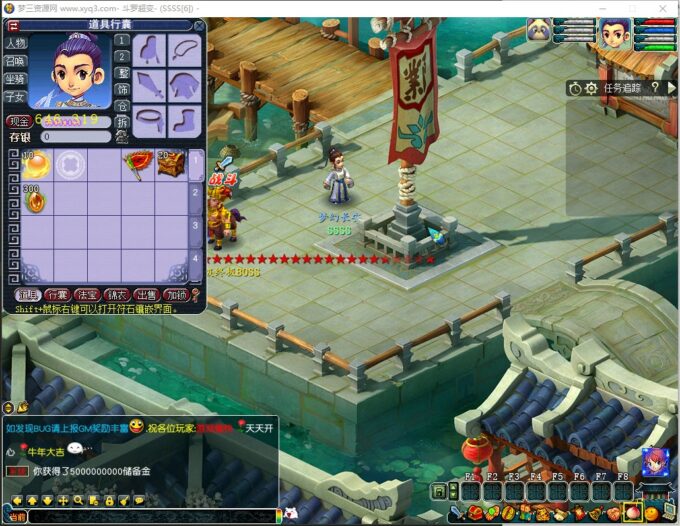Select the treasure chest item slot

170,164
